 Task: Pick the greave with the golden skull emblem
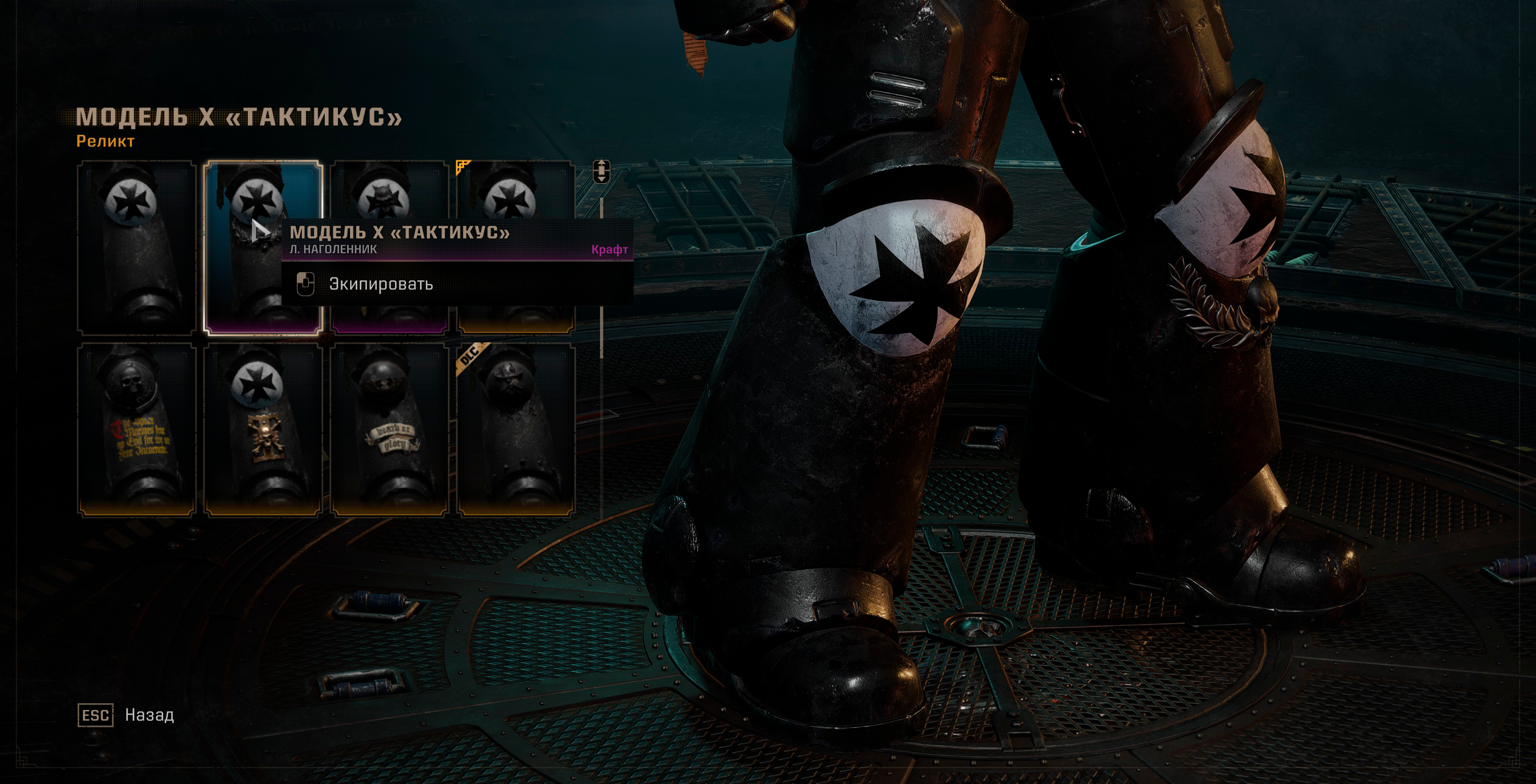(263, 429)
